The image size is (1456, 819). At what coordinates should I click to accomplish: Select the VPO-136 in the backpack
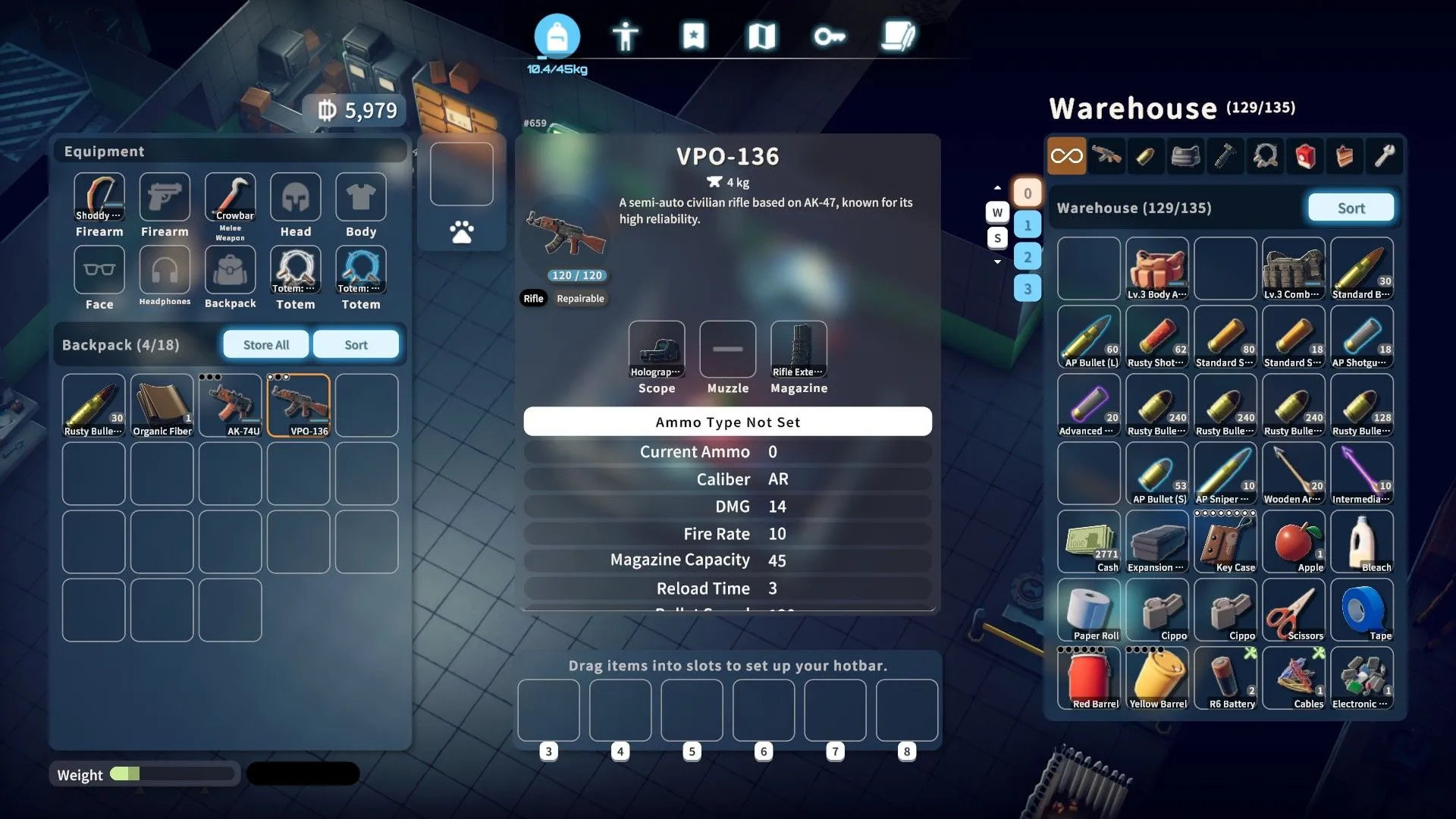pos(298,405)
